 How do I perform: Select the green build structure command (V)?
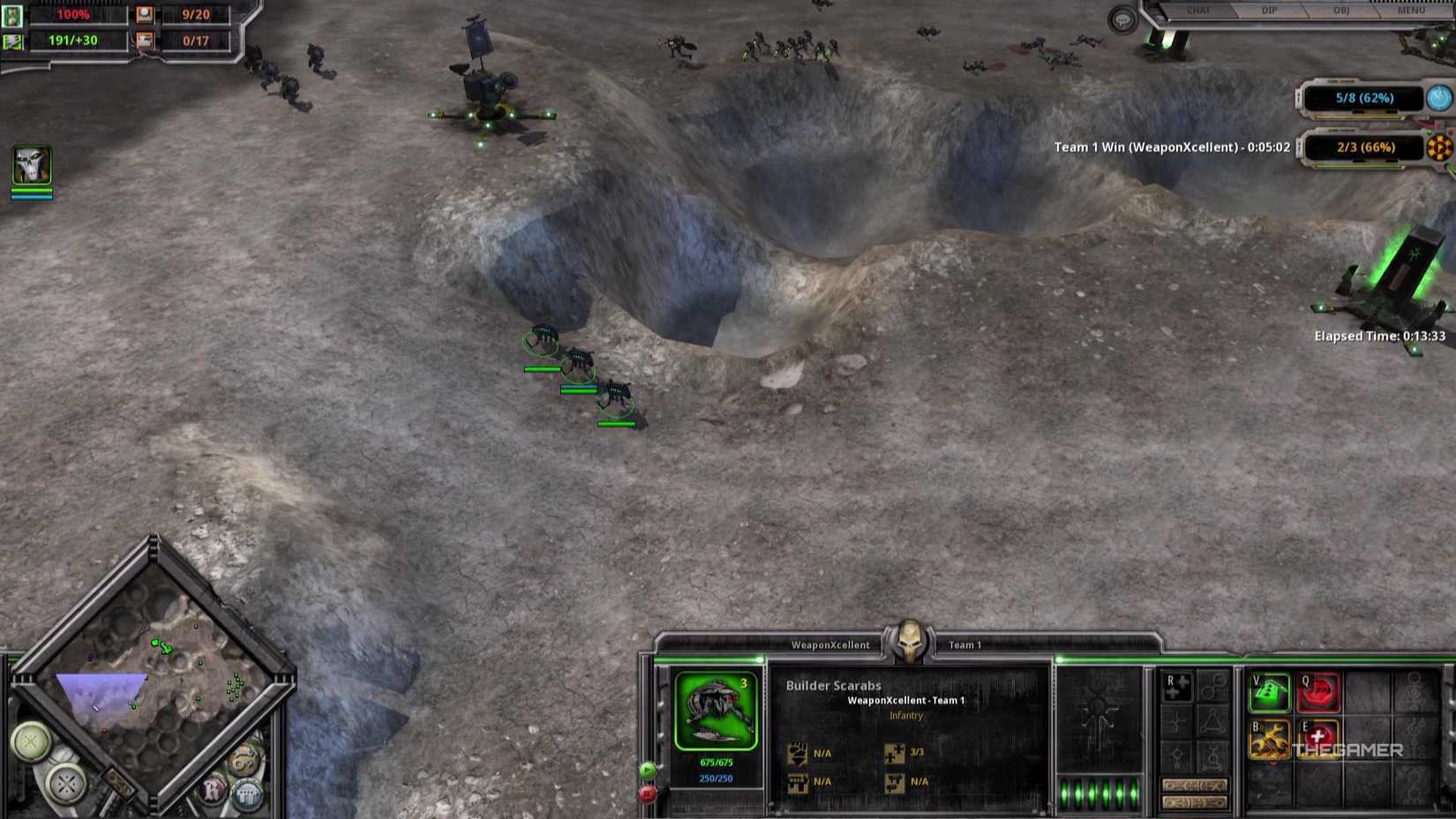(x=1270, y=692)
